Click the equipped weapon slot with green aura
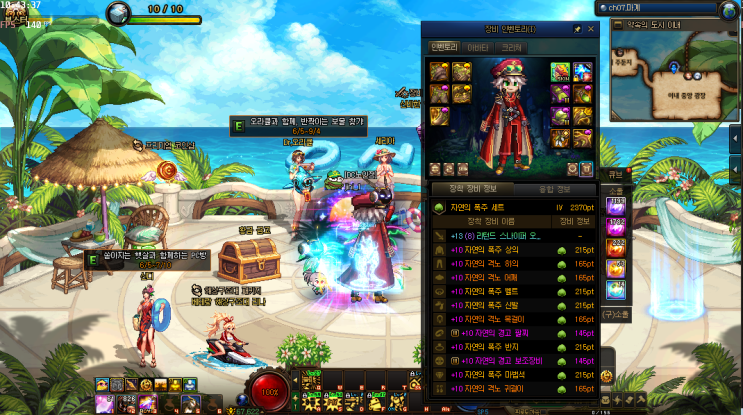Screen dimensions: 743x415 pyautogui.click(x=559, y=70)
